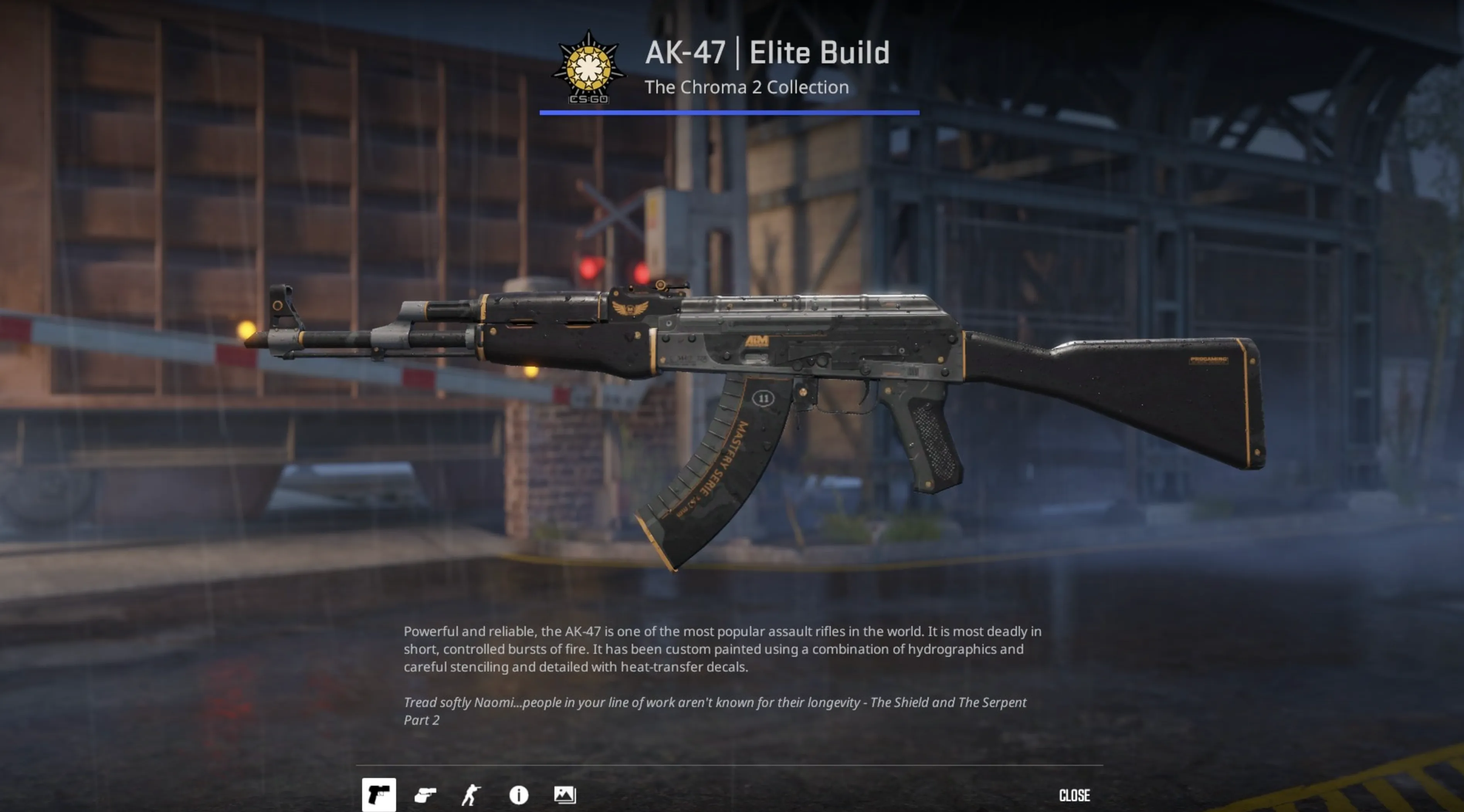Close the weapon inspect screen

click(1074, 795)
